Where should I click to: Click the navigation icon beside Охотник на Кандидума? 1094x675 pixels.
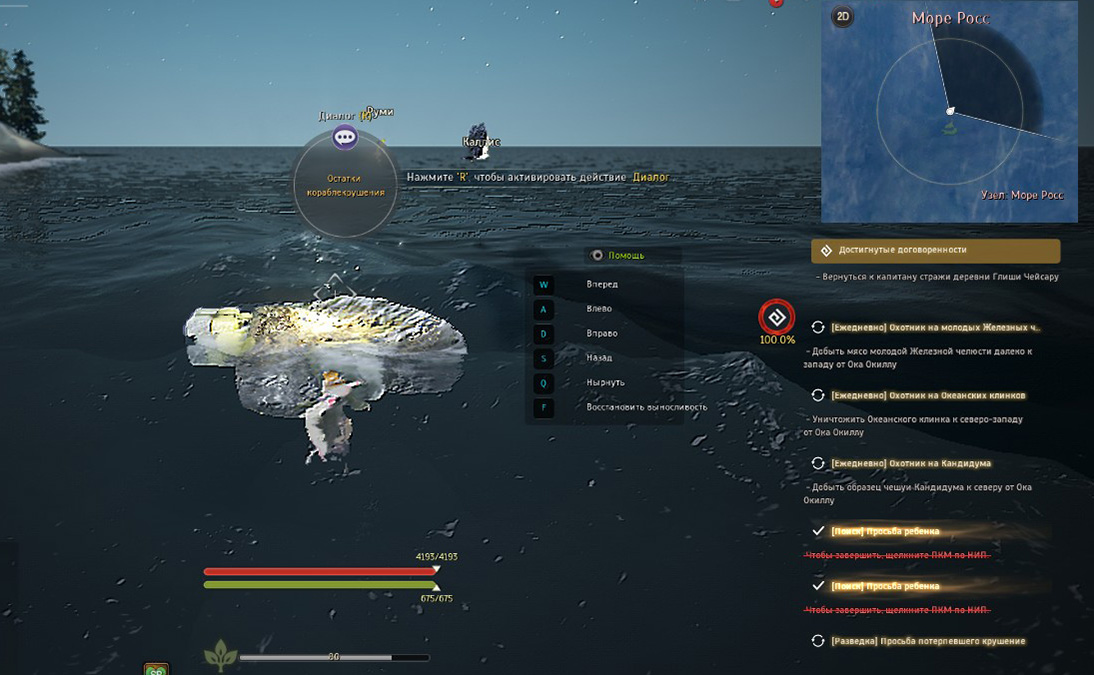pyautogui.click(x=818, y=463)
